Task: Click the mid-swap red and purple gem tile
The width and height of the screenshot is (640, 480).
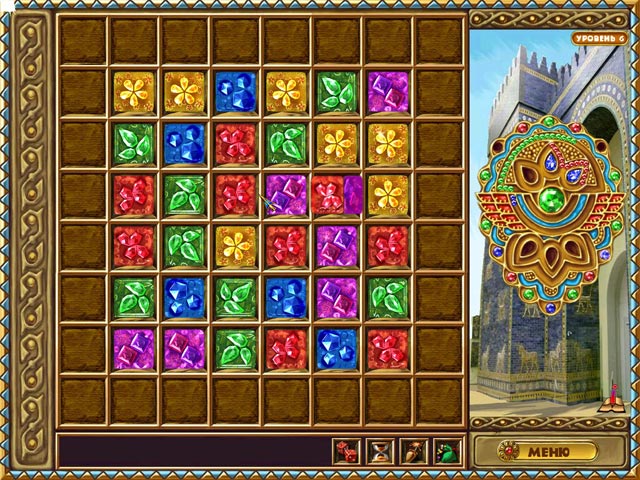Action: point(337,194)
